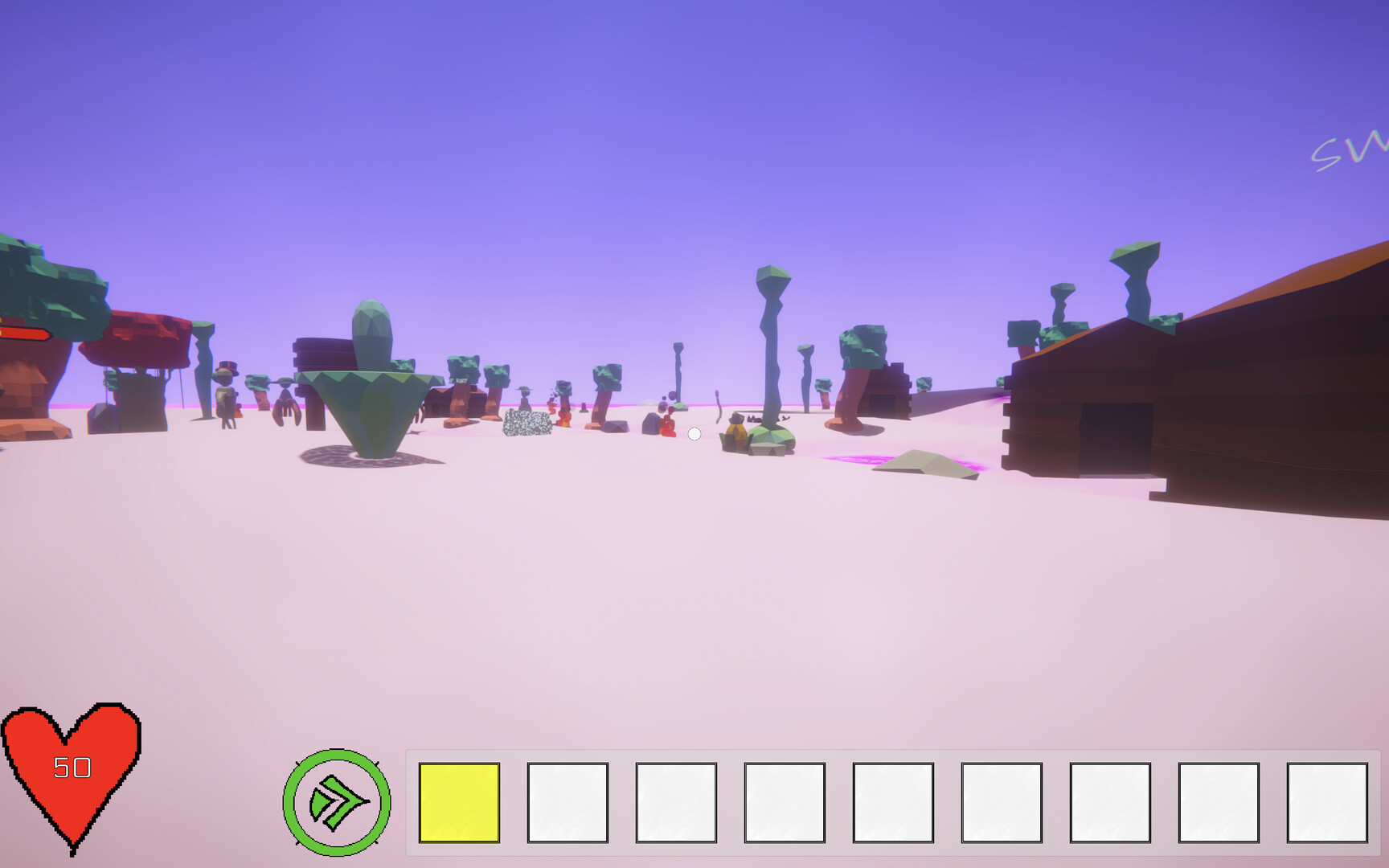Screen dimensions: 1389x868
Task: Click the middle fifth hotbar slot
Action: (891, 803)
